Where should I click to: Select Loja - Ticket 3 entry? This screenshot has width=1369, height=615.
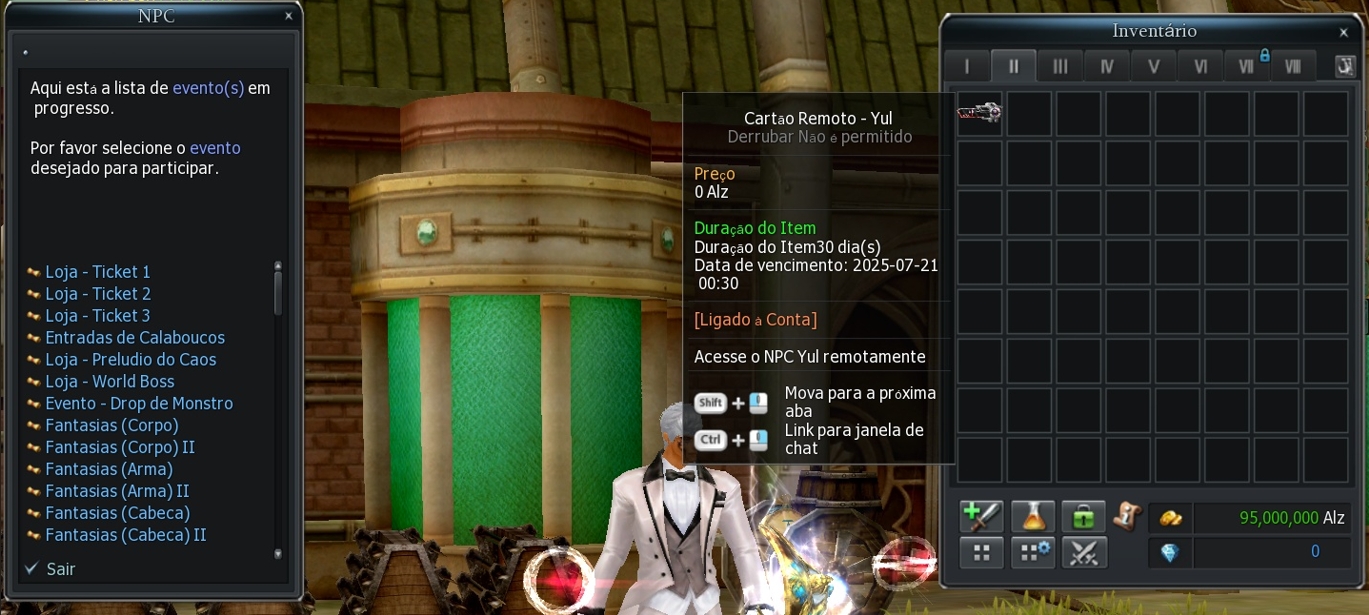point(97,316)
